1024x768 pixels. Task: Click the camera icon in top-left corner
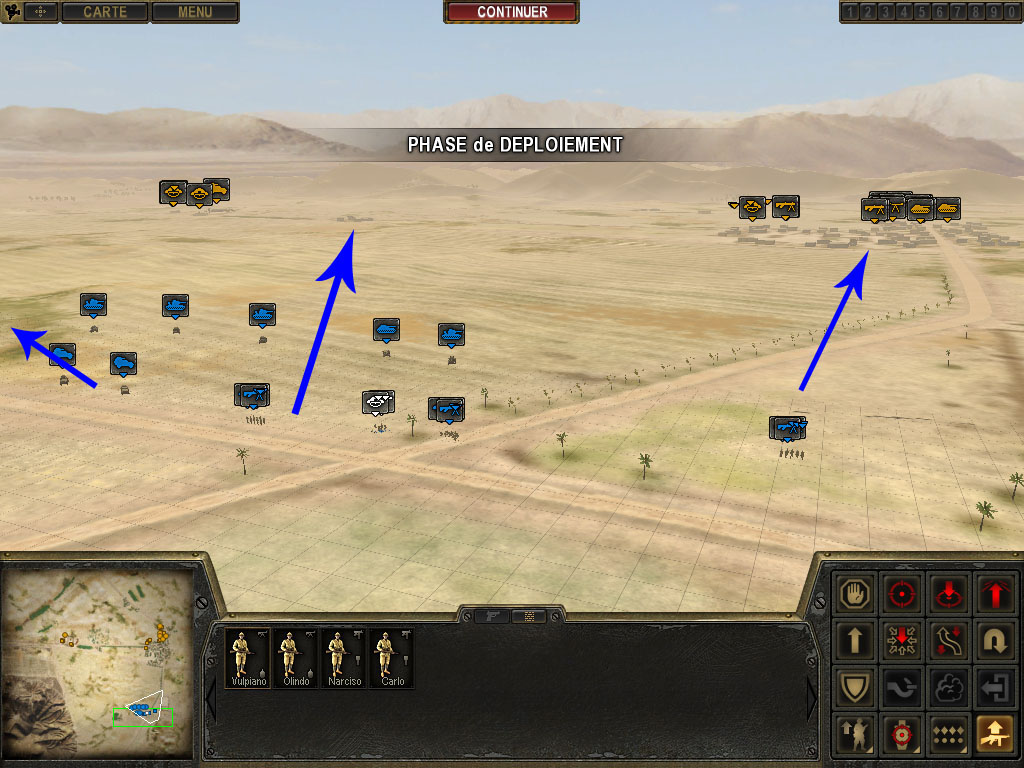tap(14, 12)
